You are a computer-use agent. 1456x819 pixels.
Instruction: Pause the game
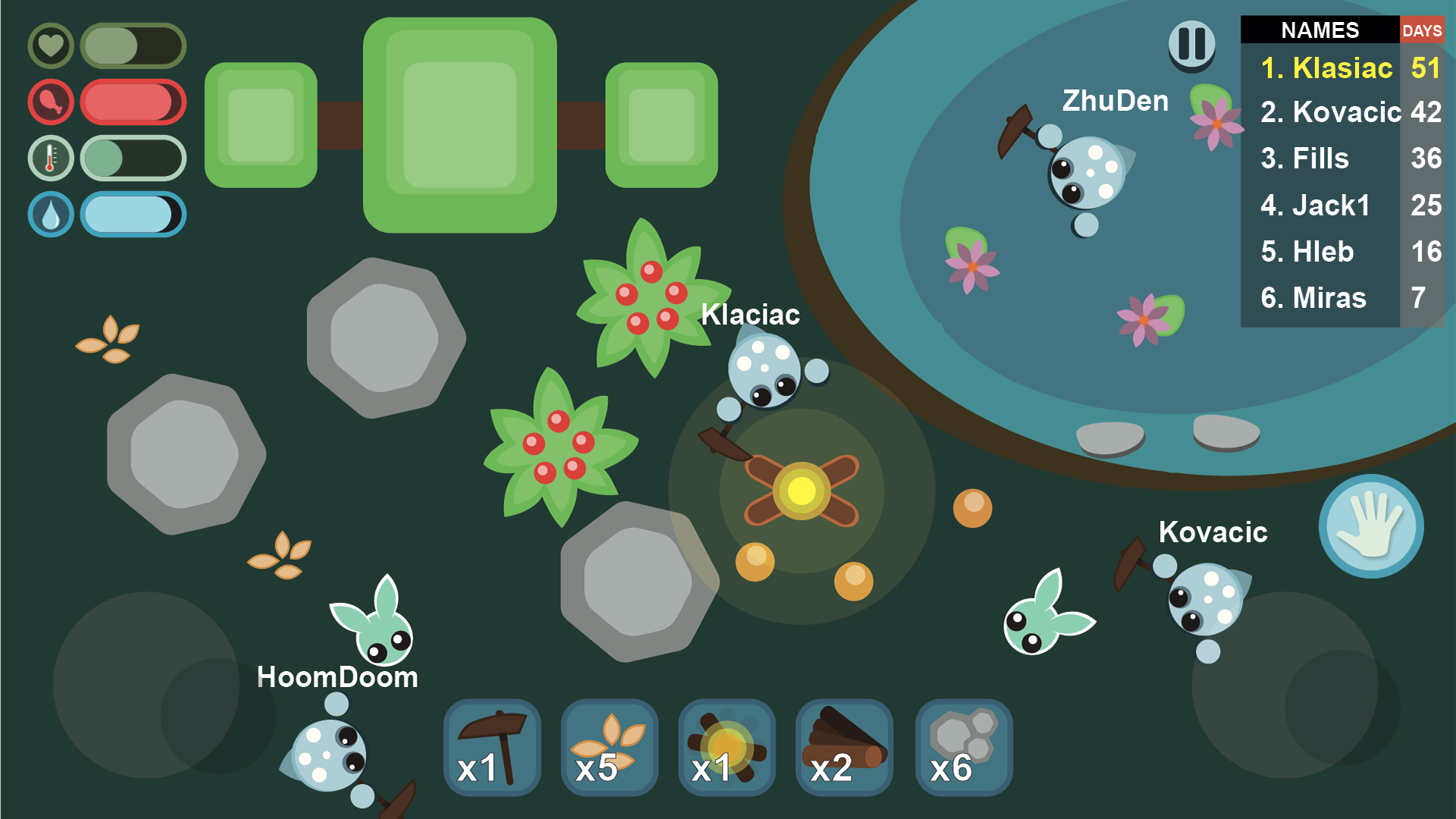tap(1191, 42)
